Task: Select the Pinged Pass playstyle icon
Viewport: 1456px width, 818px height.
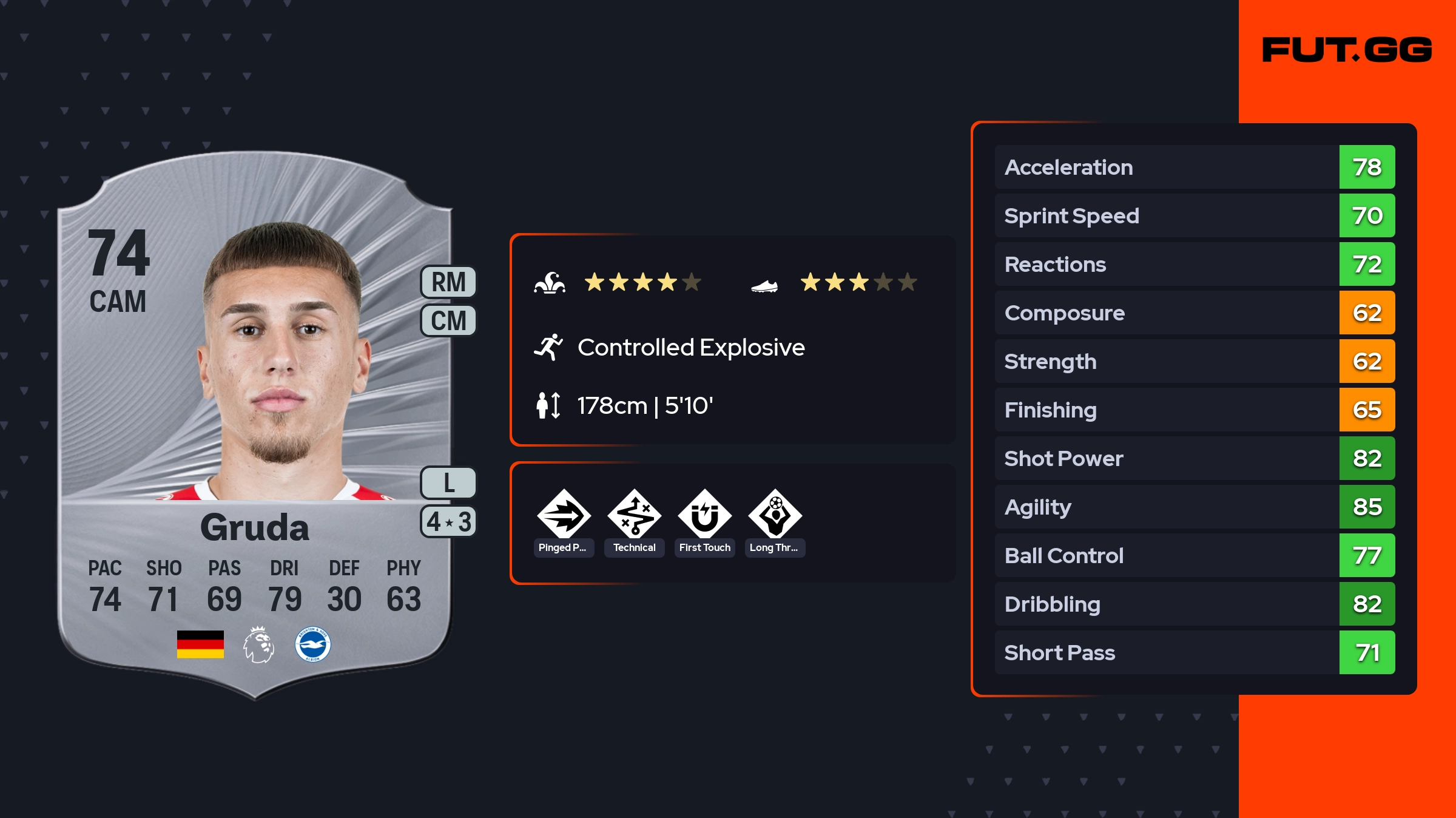Action: (564, 515)
